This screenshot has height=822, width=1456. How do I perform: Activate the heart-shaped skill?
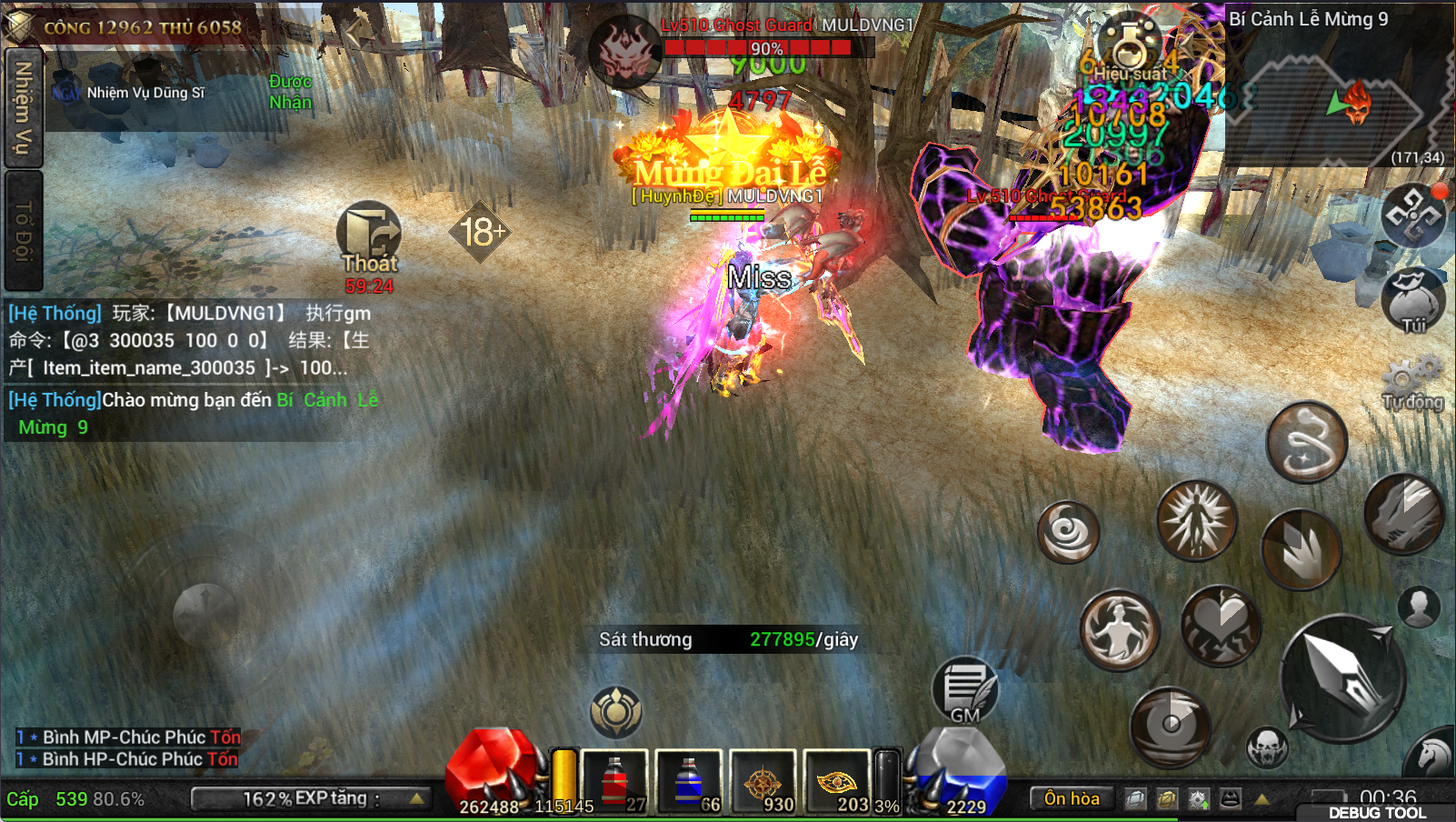tap(1221, 626)
